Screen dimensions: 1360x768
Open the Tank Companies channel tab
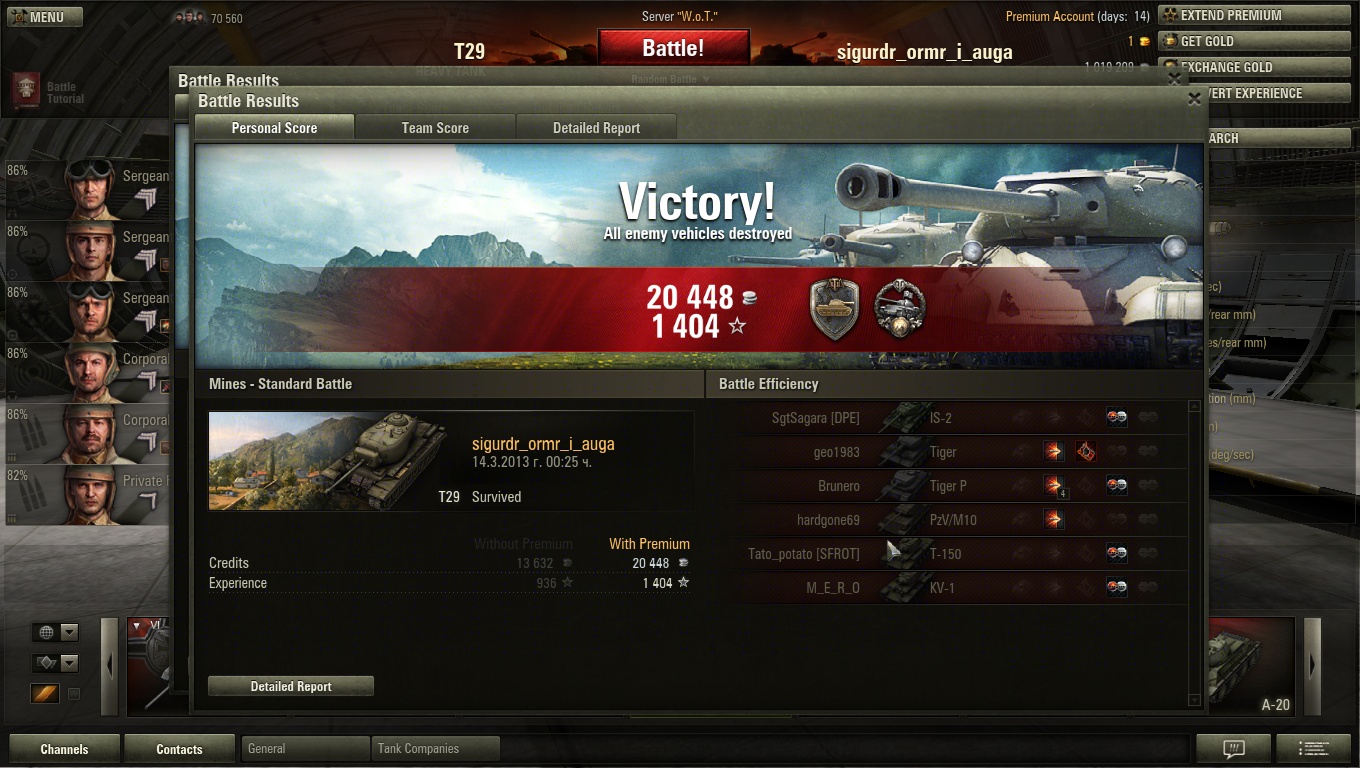[435, 748]
